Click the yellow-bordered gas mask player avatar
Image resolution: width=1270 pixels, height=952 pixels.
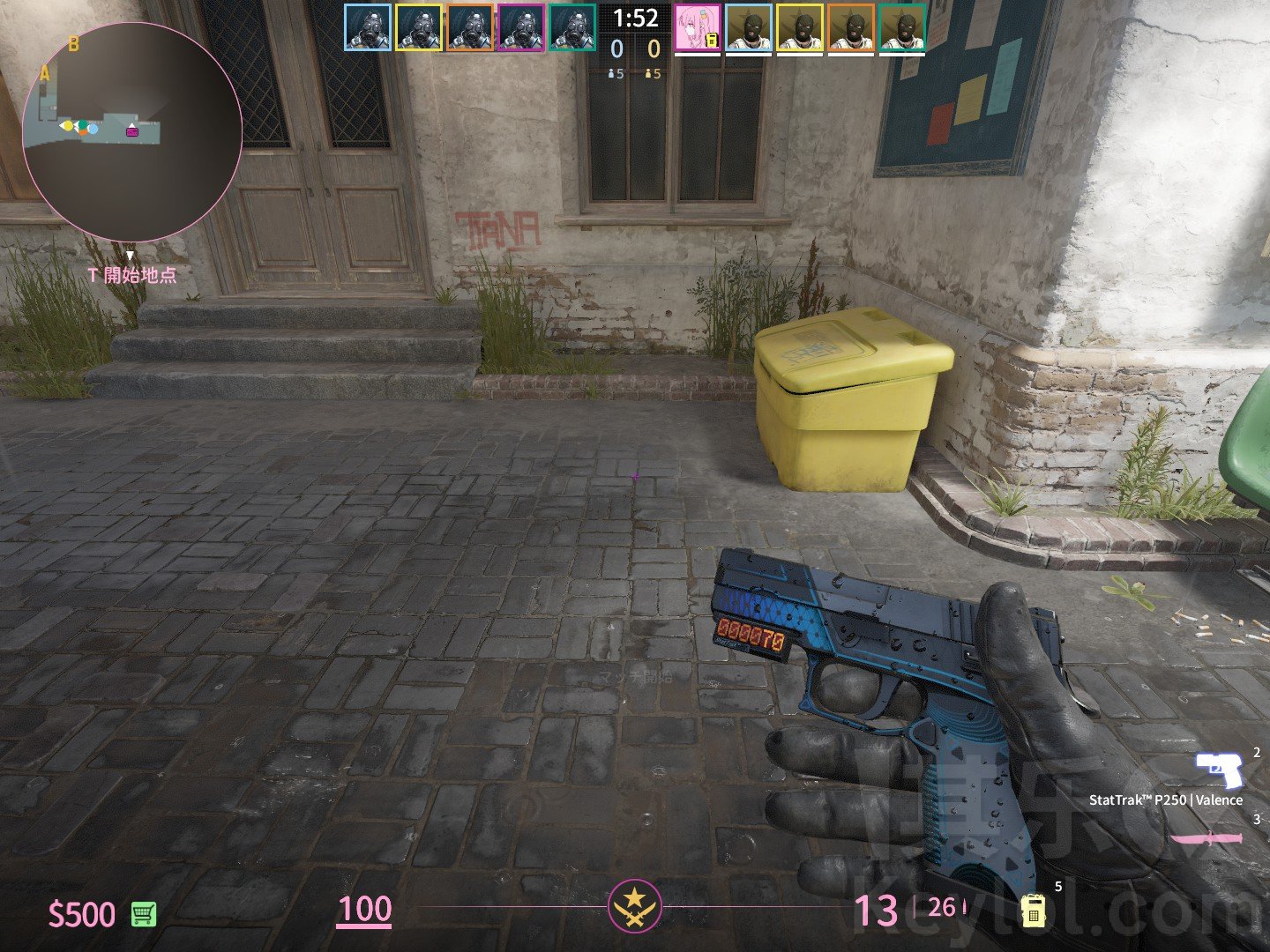[x=418, y=27]
